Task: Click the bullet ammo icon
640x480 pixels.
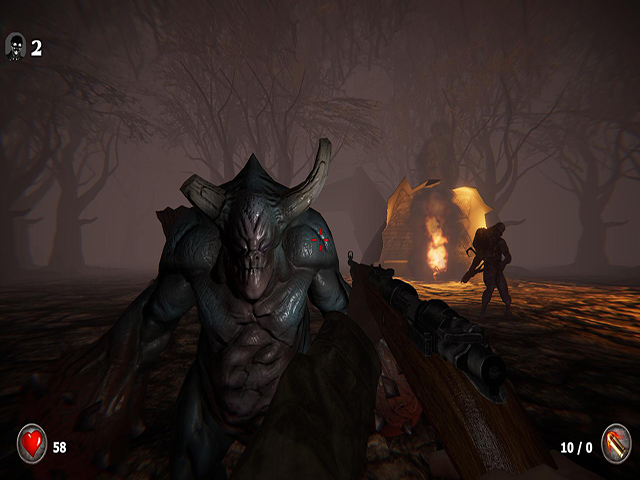Action: pos(615,442)
